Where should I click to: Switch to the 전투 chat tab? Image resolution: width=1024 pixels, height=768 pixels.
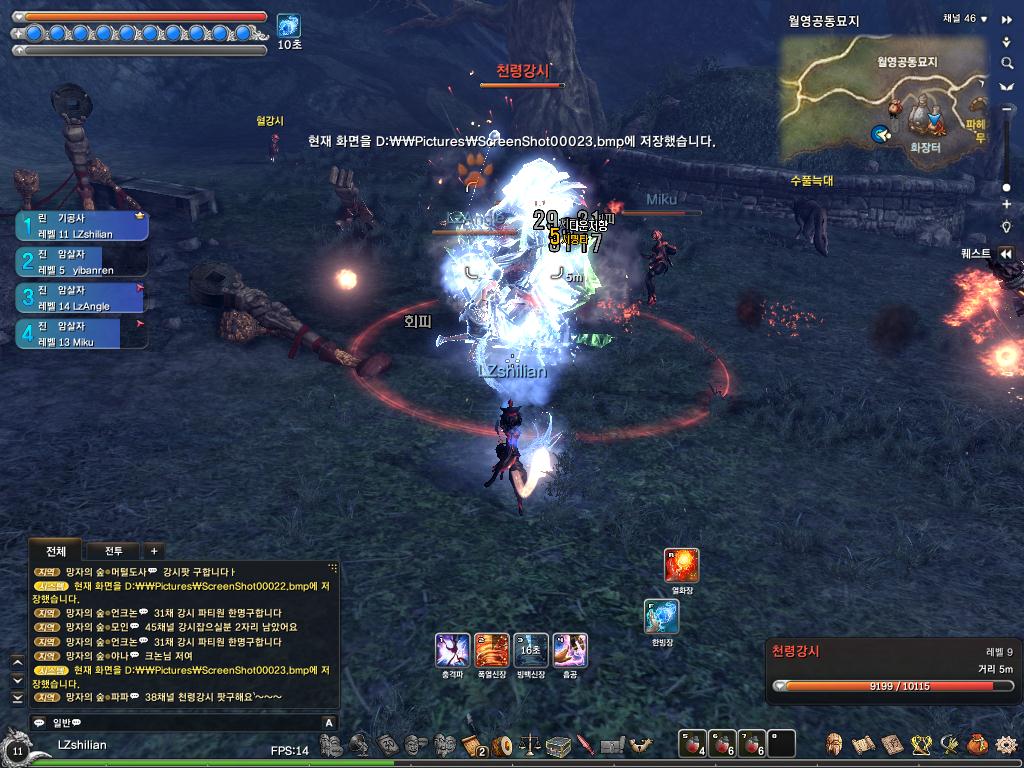pyautogui.click(x=113, y=551)
